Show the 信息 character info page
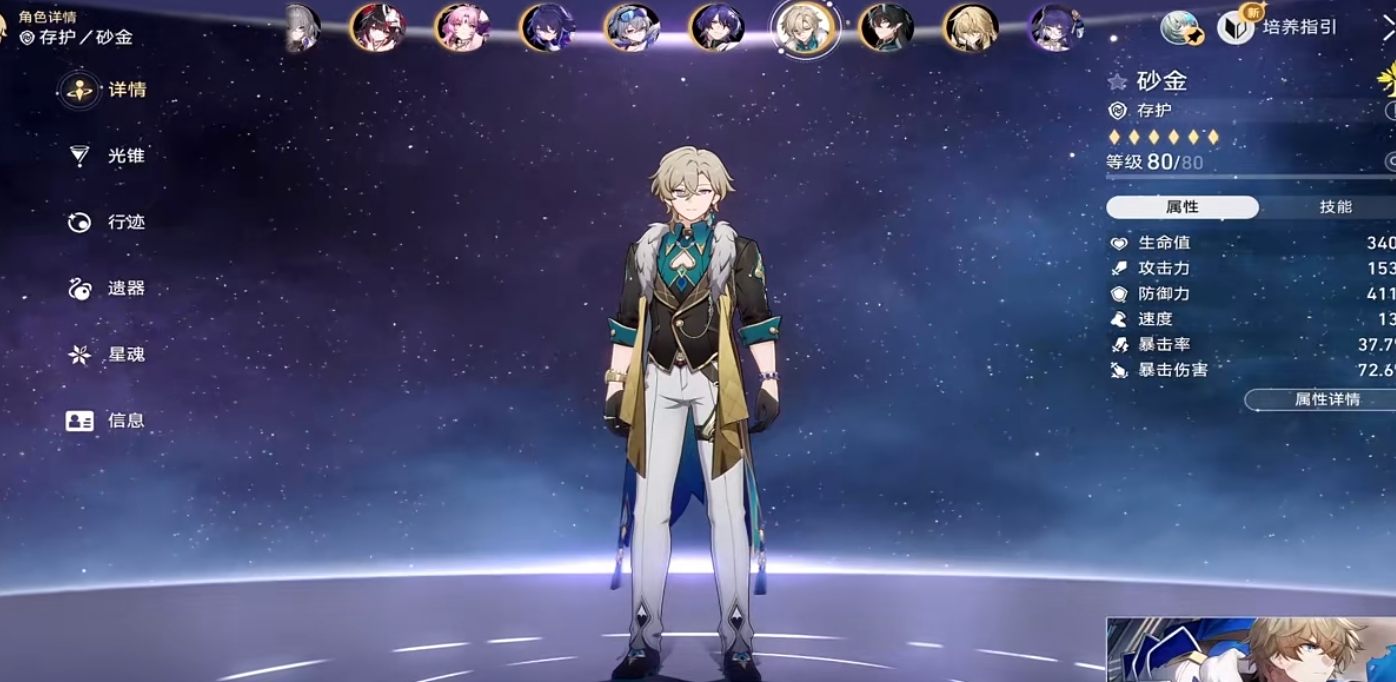Viewport: 1396px width, 682px height. point(108,420)
